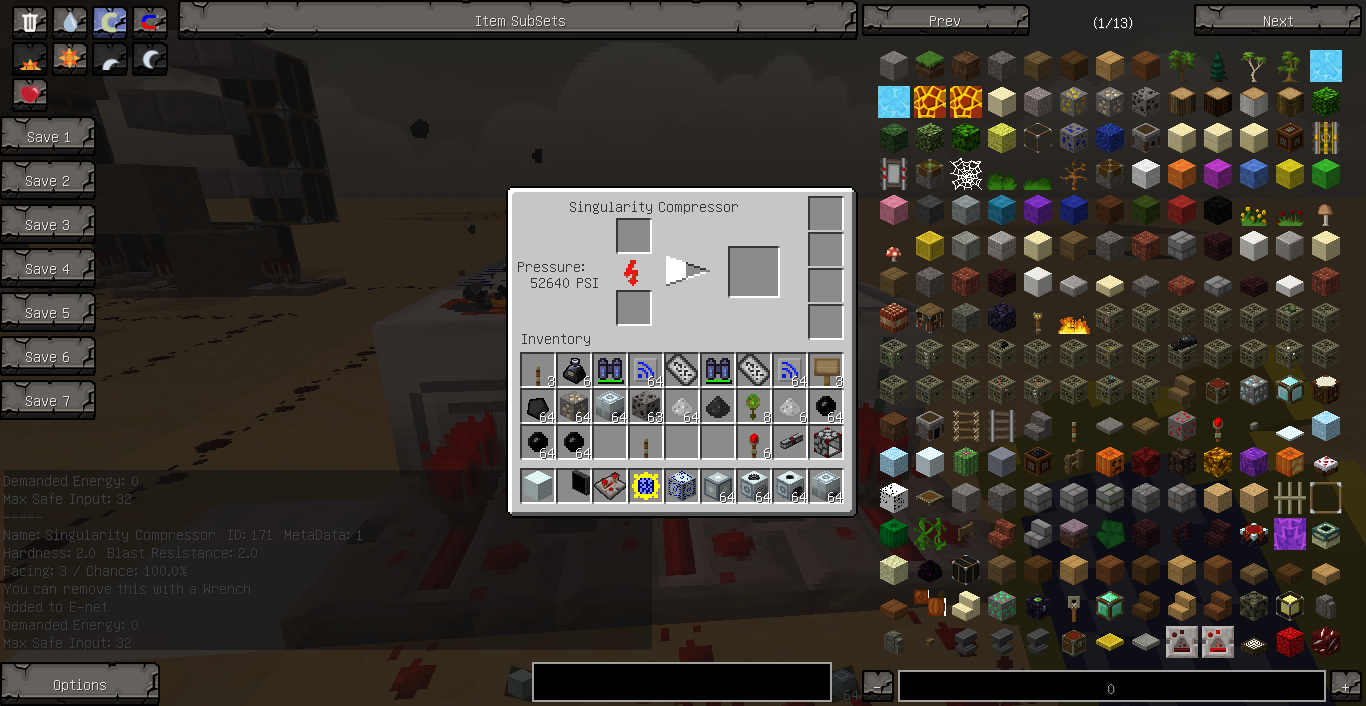Select the wooden sign inventory slot
This screenshot has height=706, width=1366.
(x=826, y=371)
